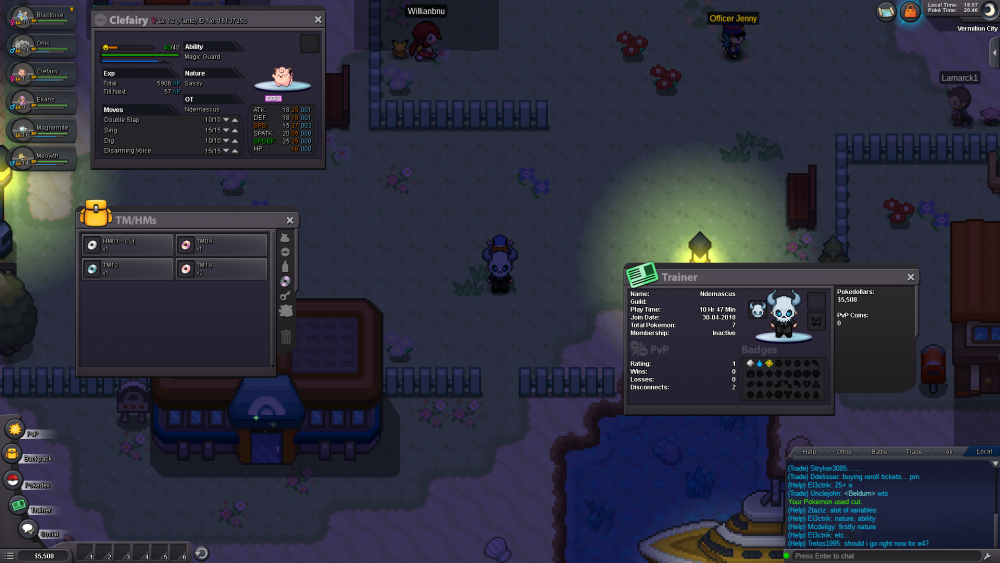The width and height of the screenshot is (1000, 563).
Task: Focus the chat input box
Action: pos(880,556)
